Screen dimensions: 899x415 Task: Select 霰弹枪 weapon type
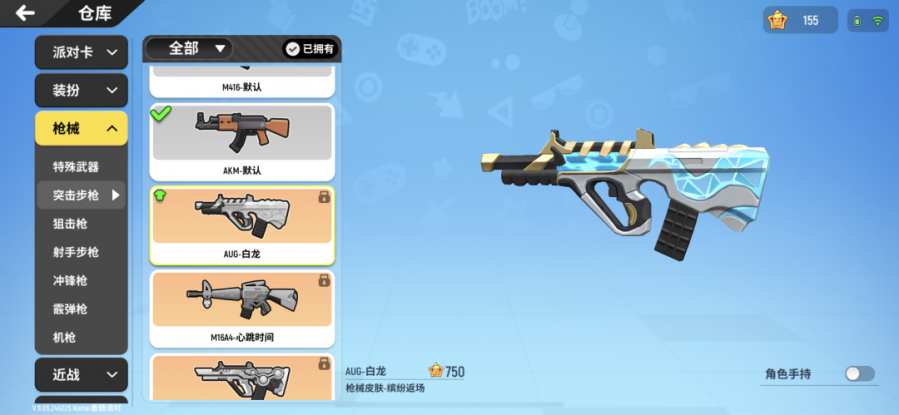coord(70,310)
